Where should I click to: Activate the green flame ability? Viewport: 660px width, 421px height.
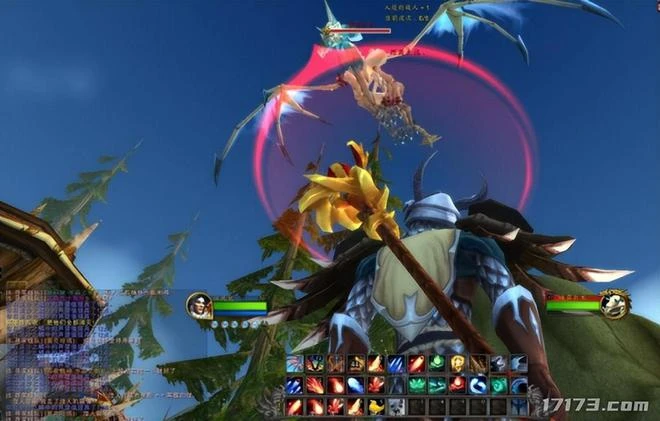pos(437,363)
